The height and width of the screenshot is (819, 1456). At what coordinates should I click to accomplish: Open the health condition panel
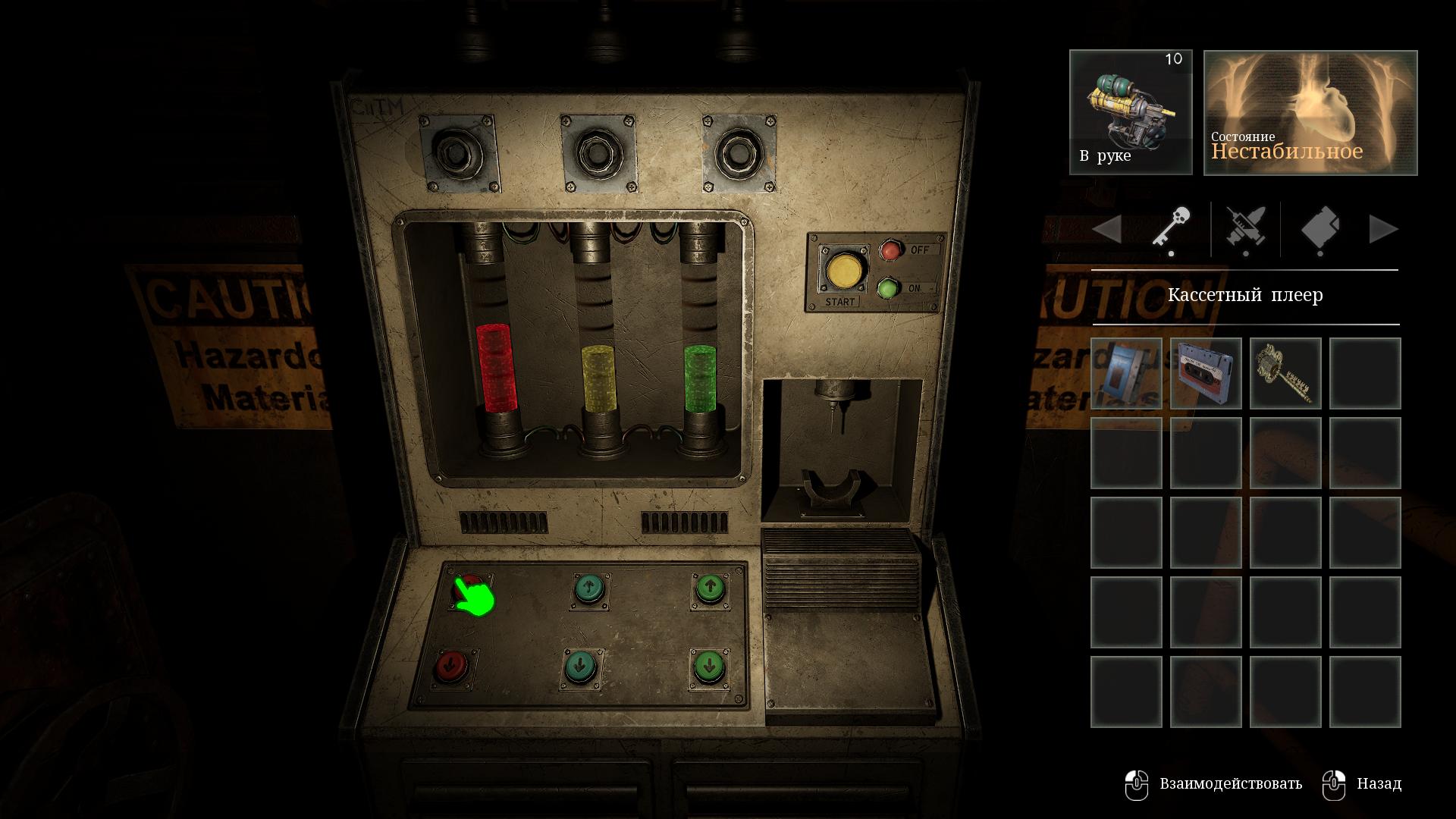click(x=1310, y=112)
